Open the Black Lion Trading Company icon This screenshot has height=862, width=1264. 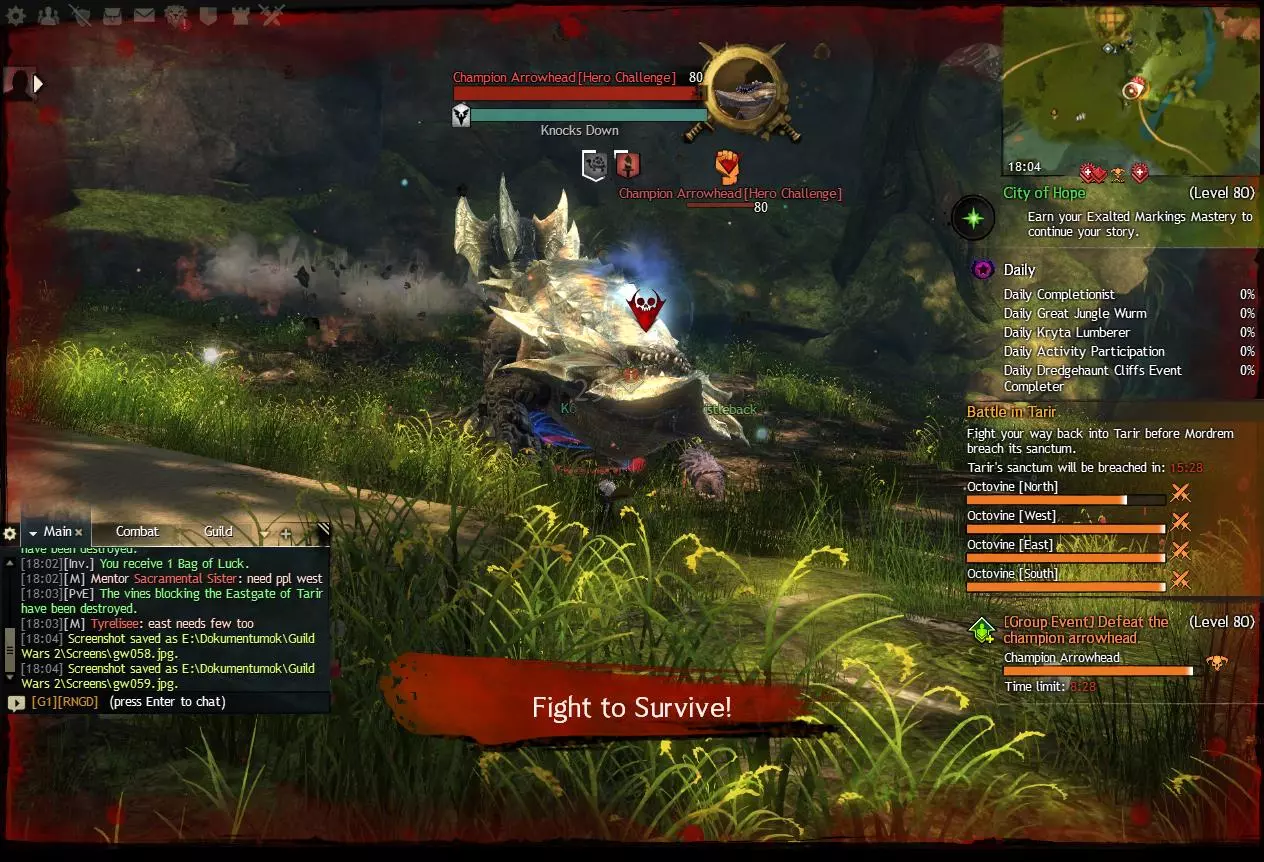(x=176, y=15)
